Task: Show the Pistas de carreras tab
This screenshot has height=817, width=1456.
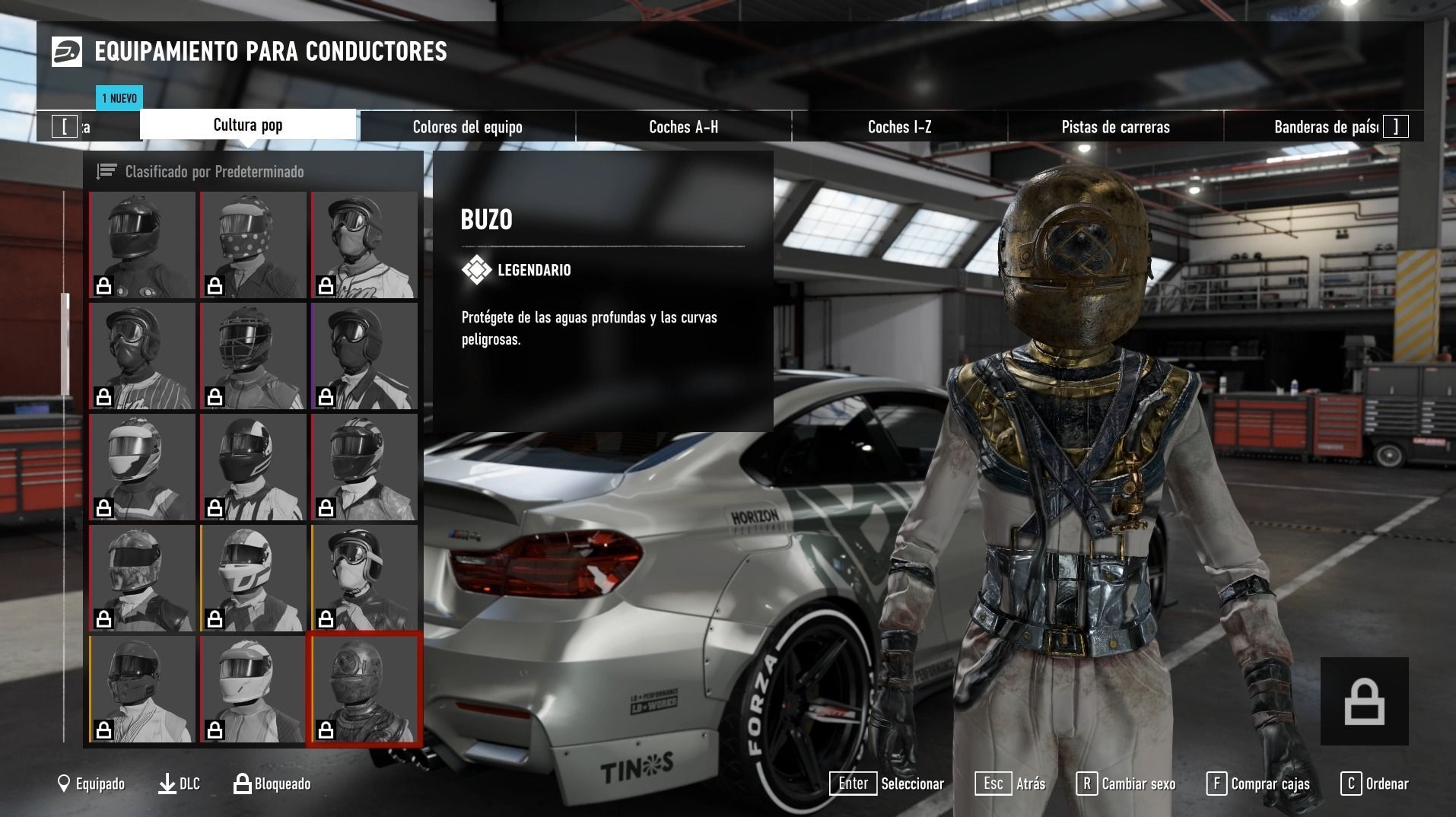Action: pyautogui.click(x=1115, y=127)
